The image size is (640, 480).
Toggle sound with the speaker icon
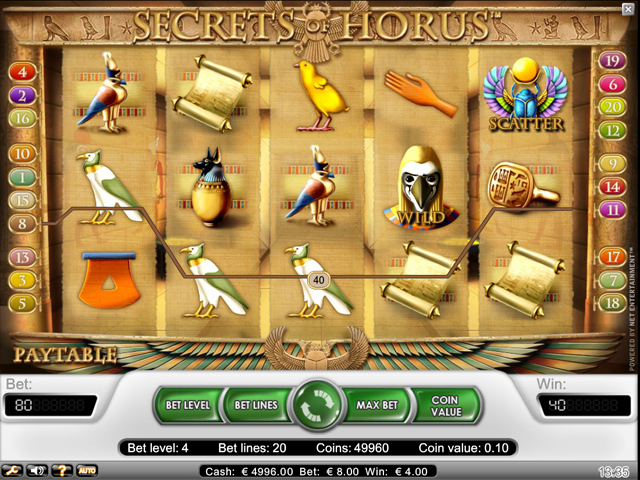(x=38, y=469)
